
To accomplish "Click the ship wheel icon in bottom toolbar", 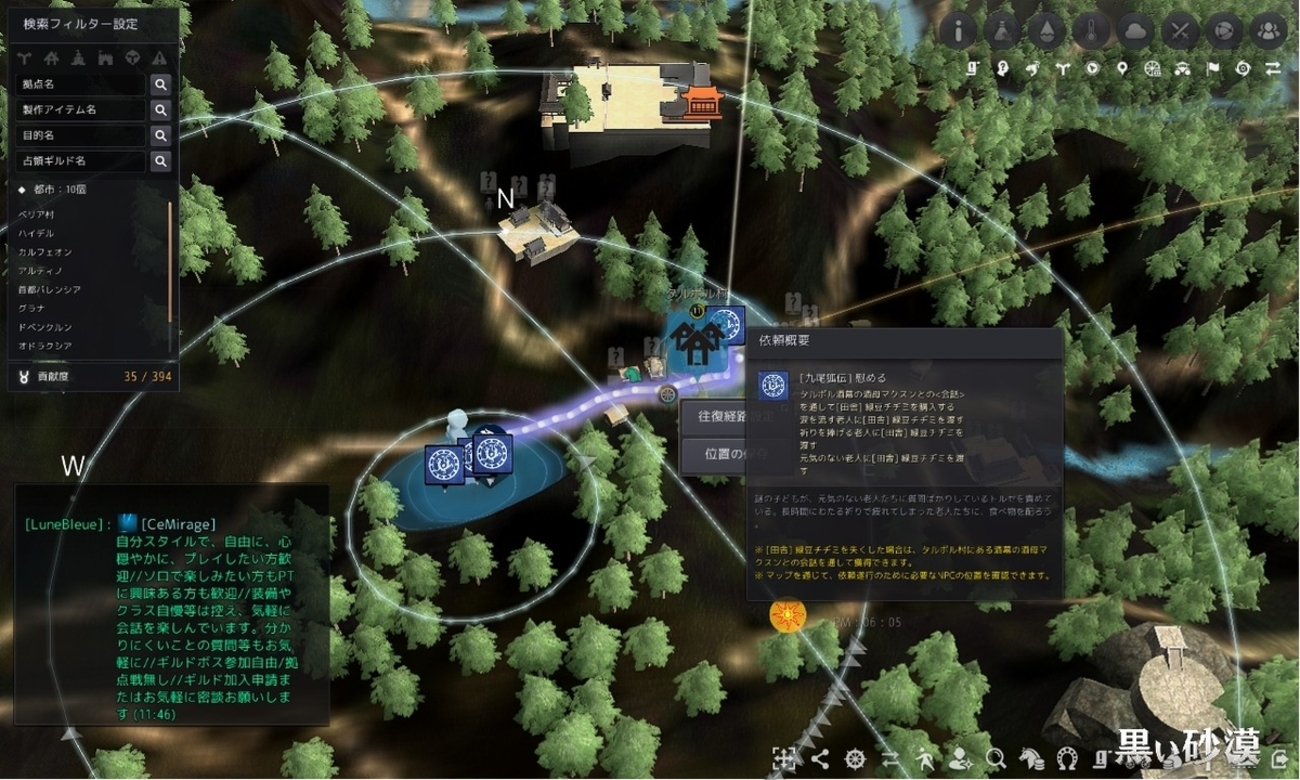I will coord(854,758).
